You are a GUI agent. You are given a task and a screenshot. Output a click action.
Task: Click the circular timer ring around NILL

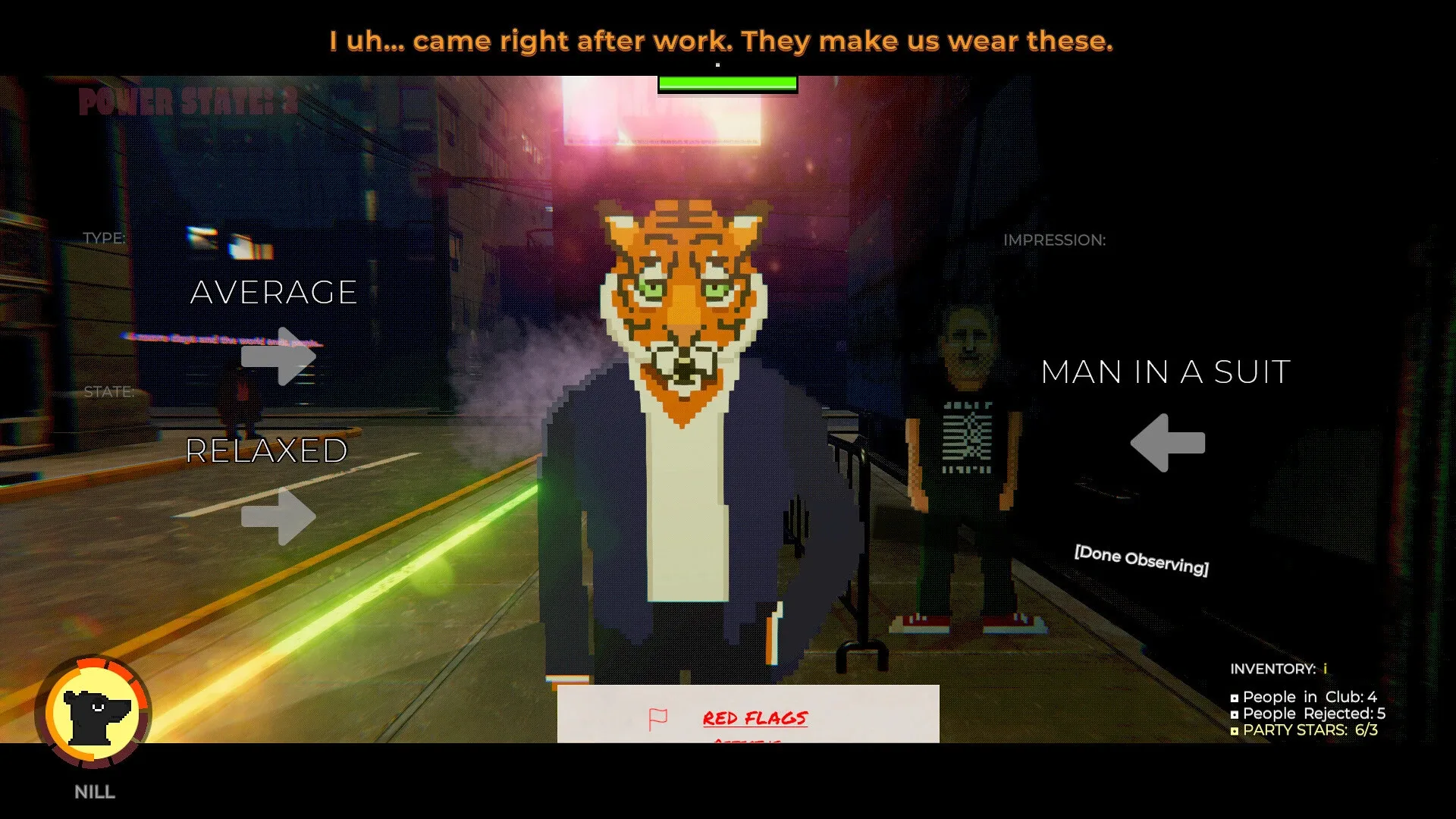click(x=93, y=666)
